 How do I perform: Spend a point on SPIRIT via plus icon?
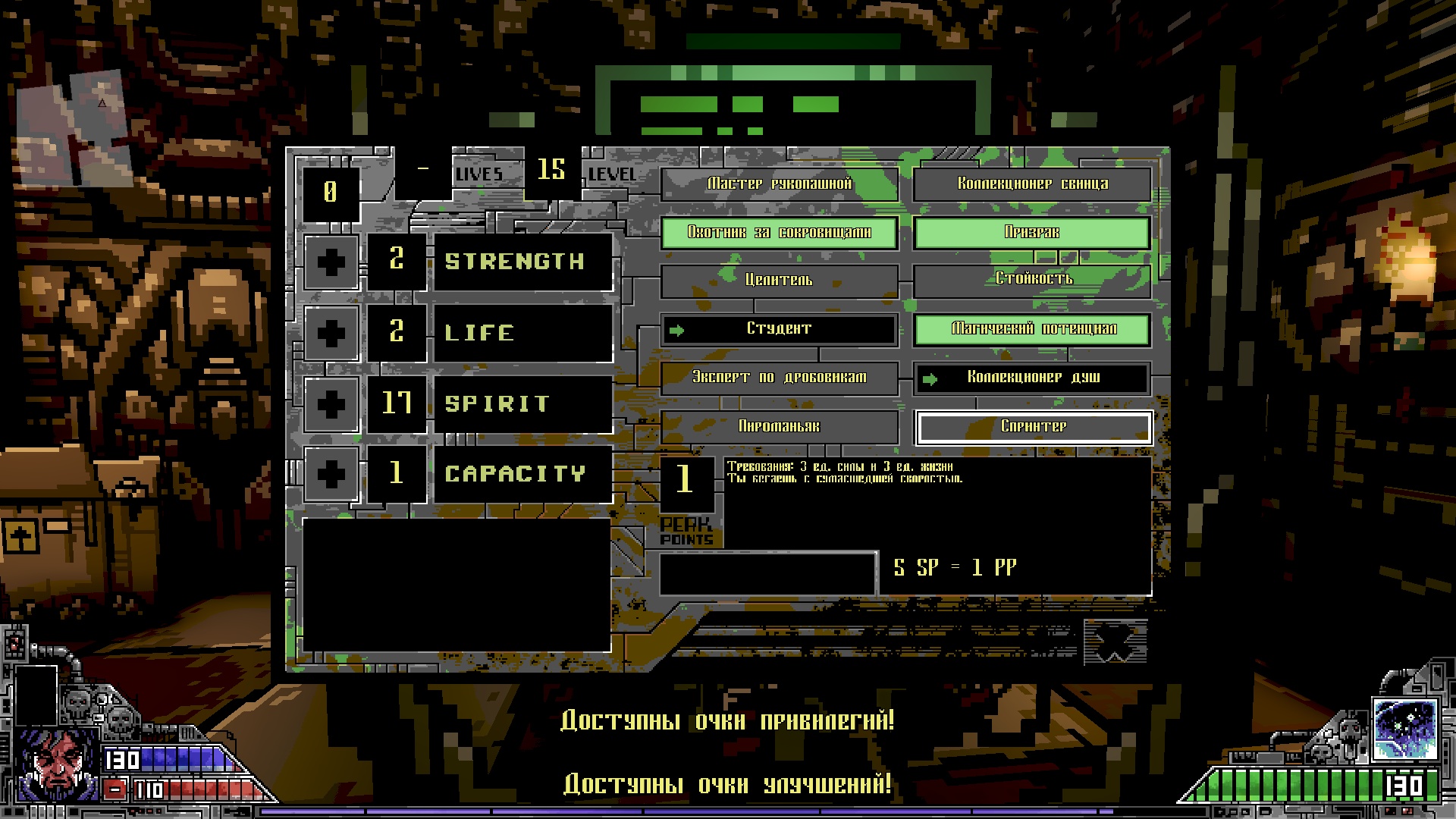coord(331,403)
